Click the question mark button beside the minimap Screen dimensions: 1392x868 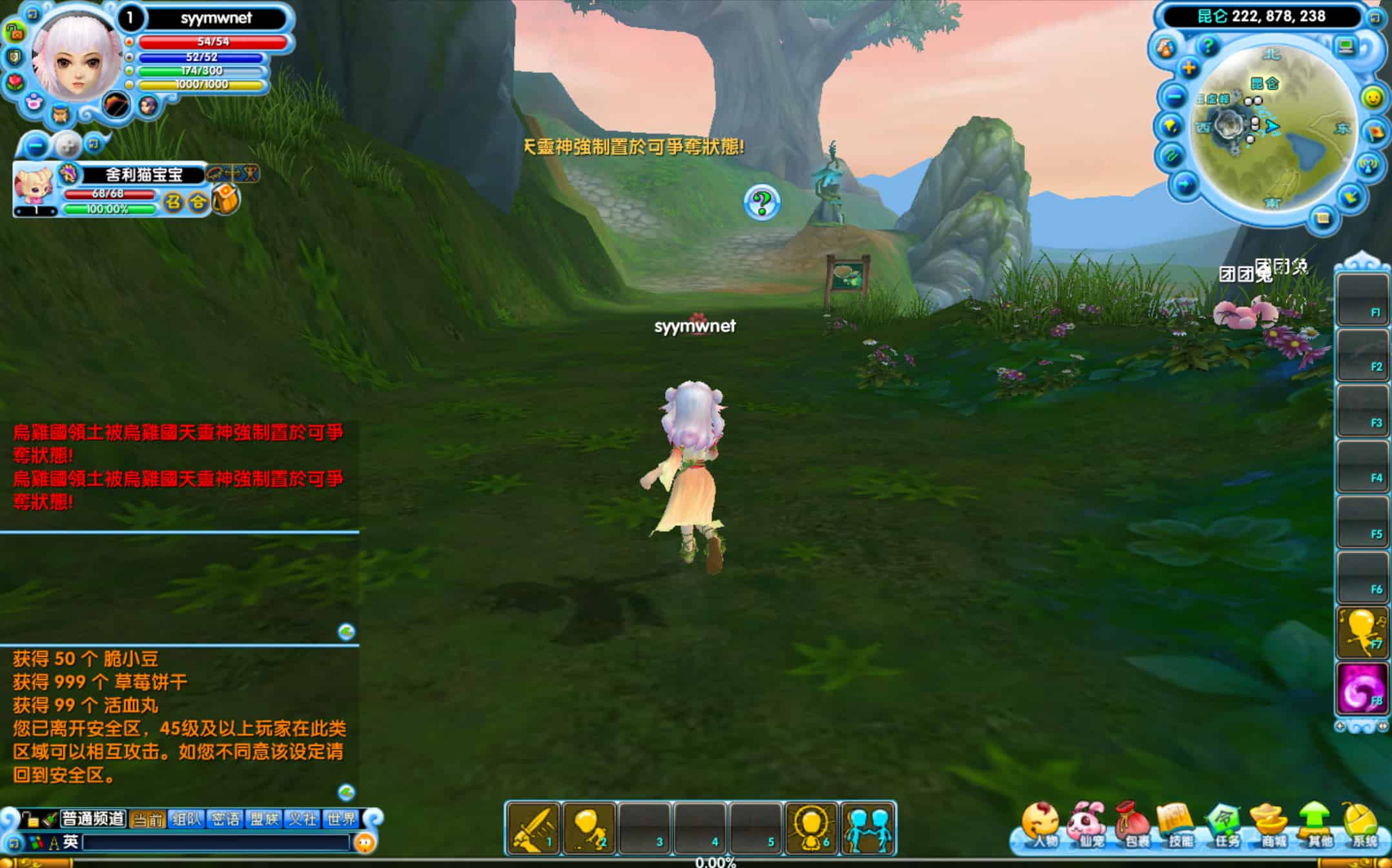[x=1207, y=46]
